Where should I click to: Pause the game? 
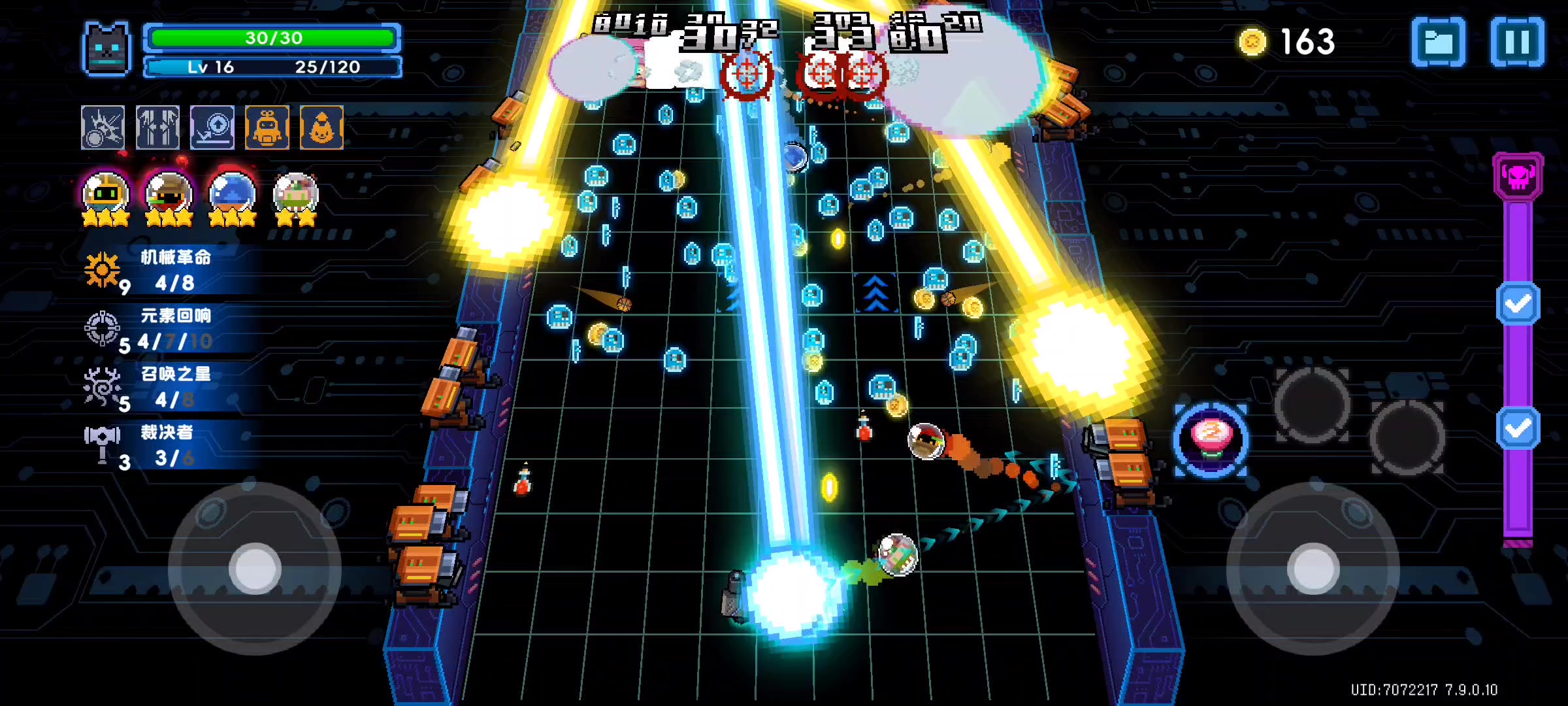[1517, 42]
